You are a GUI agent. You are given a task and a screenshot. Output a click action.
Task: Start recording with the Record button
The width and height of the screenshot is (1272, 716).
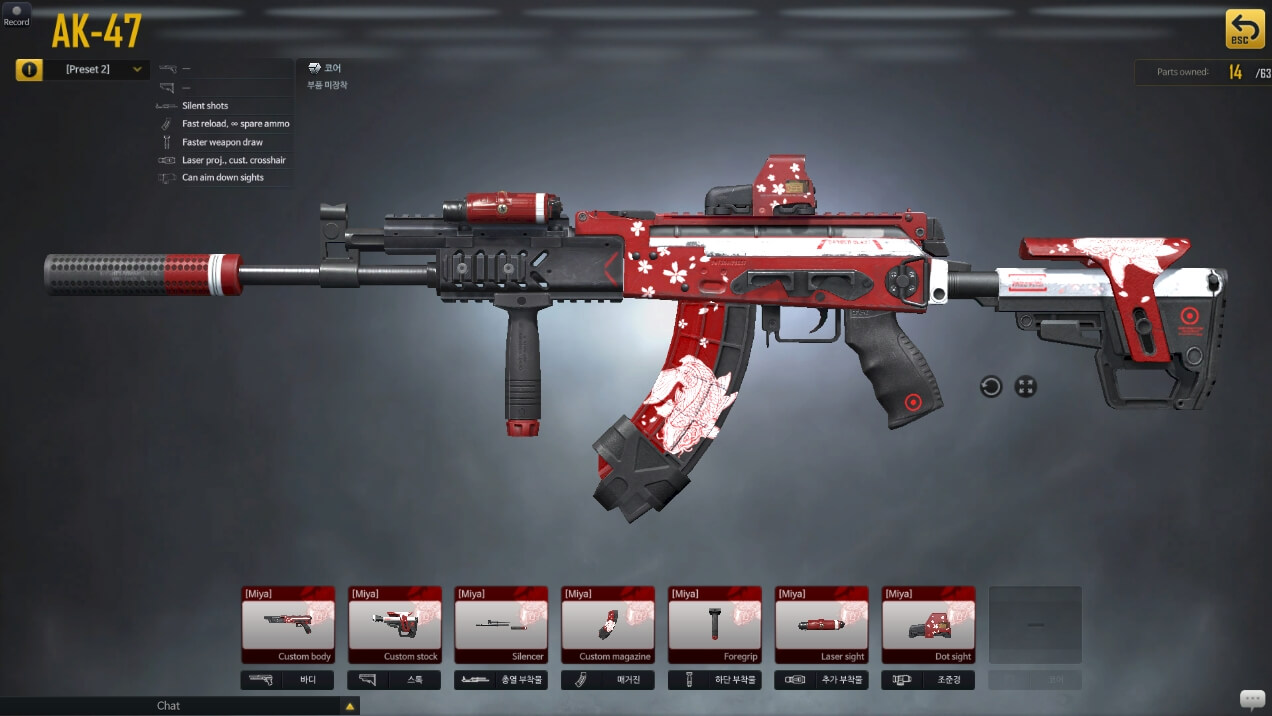16,14
